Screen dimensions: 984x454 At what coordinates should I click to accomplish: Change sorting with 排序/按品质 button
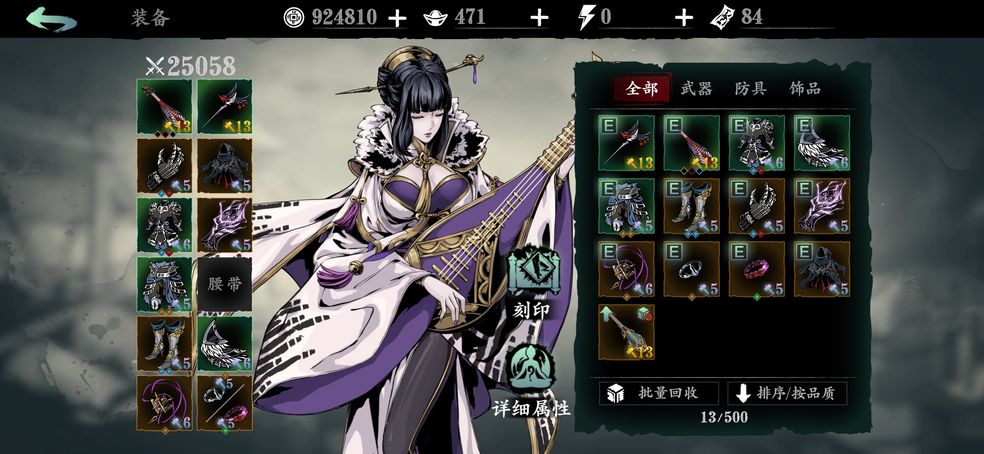(x=787, y=392)
